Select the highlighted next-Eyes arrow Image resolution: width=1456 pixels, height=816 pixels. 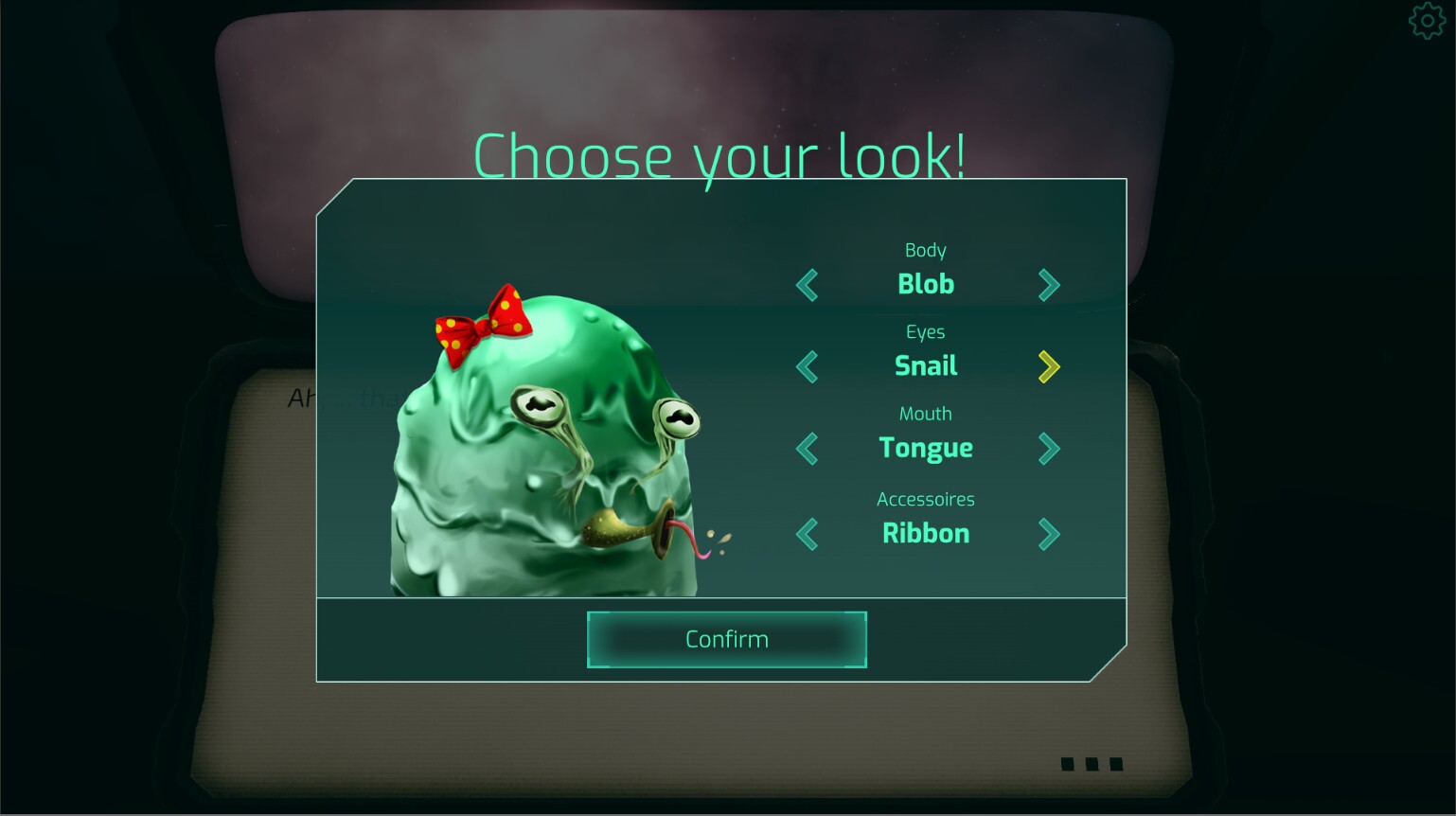(x=1048, y=366)
